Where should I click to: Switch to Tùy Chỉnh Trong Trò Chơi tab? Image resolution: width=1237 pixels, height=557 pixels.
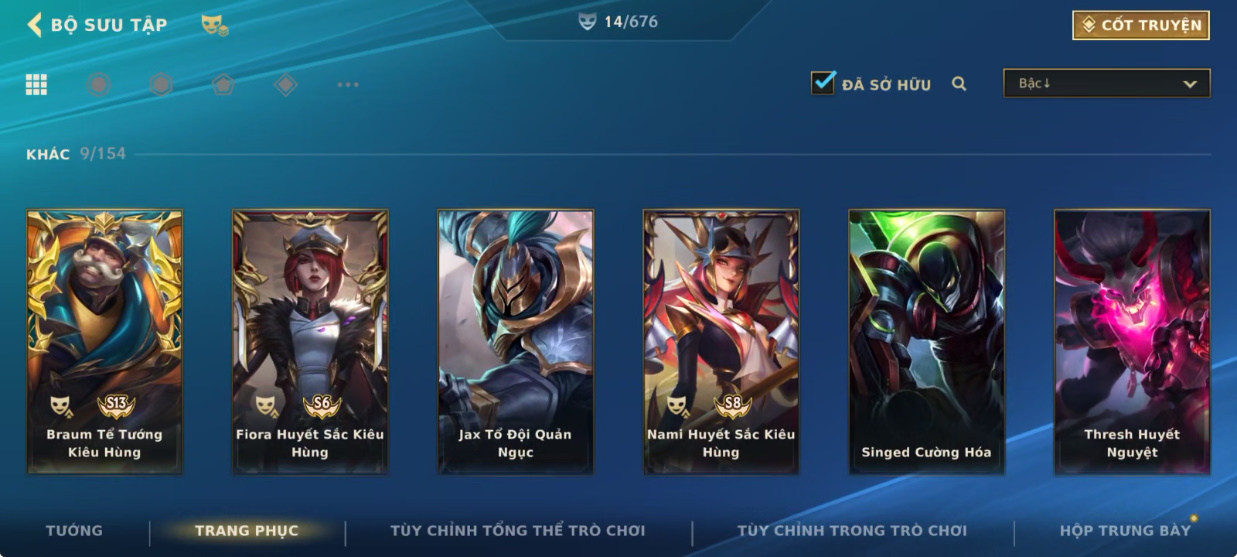(852, 531)
